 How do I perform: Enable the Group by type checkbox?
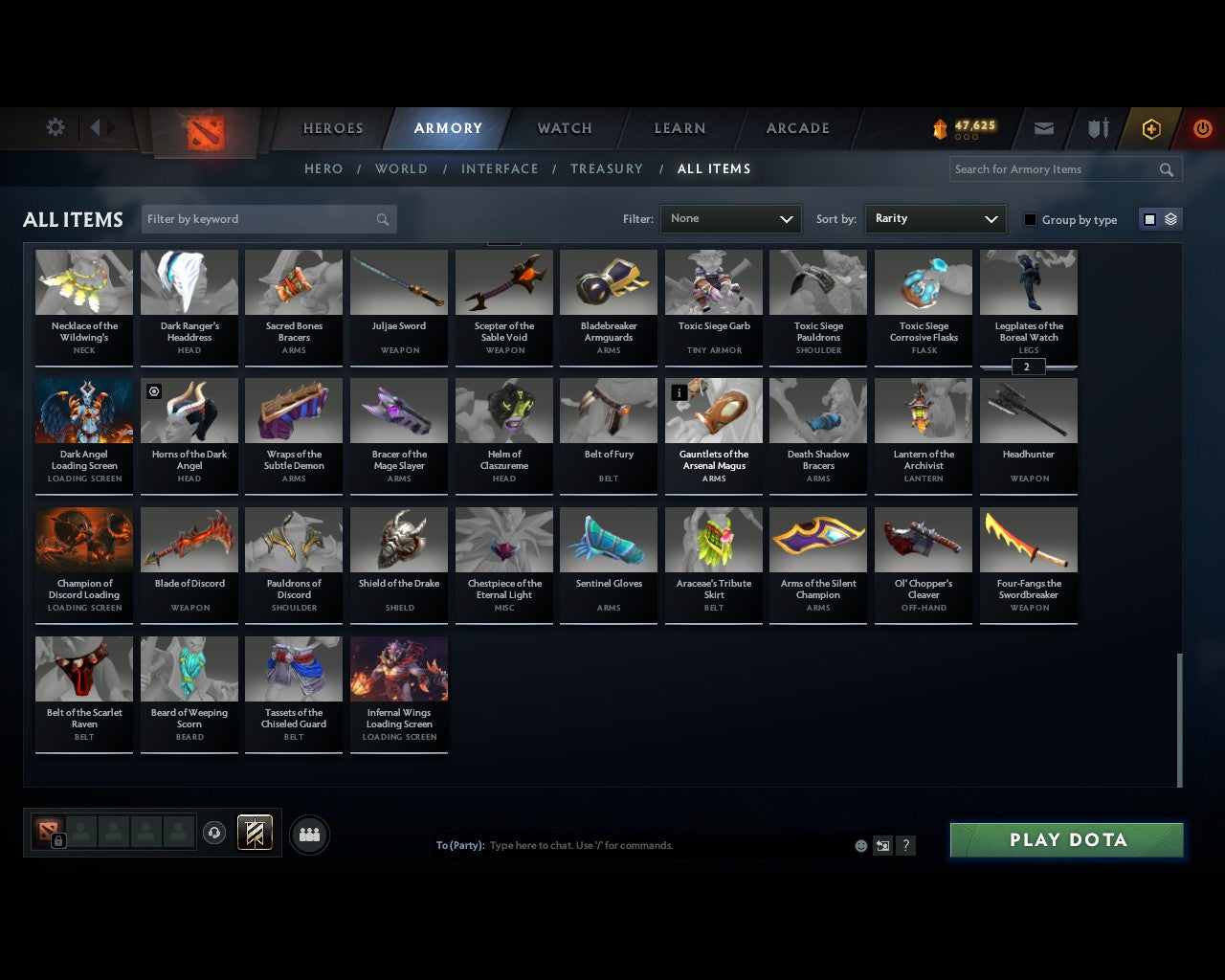1030,218
